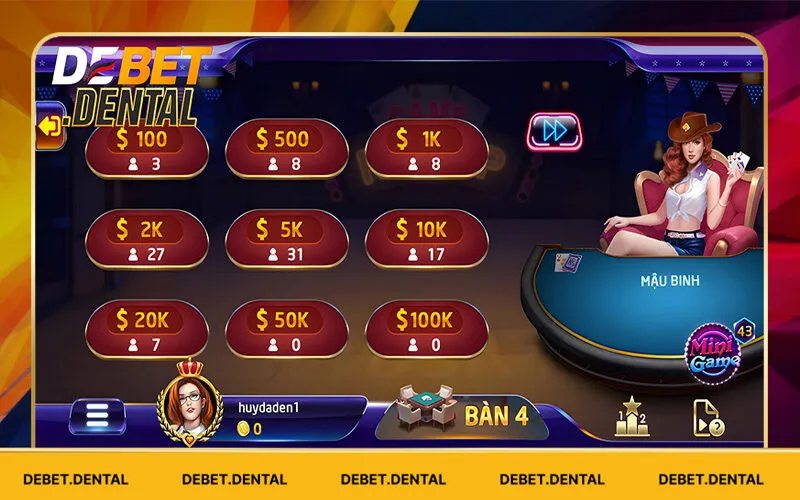Select the $20K betting room

tap(146, 329)
